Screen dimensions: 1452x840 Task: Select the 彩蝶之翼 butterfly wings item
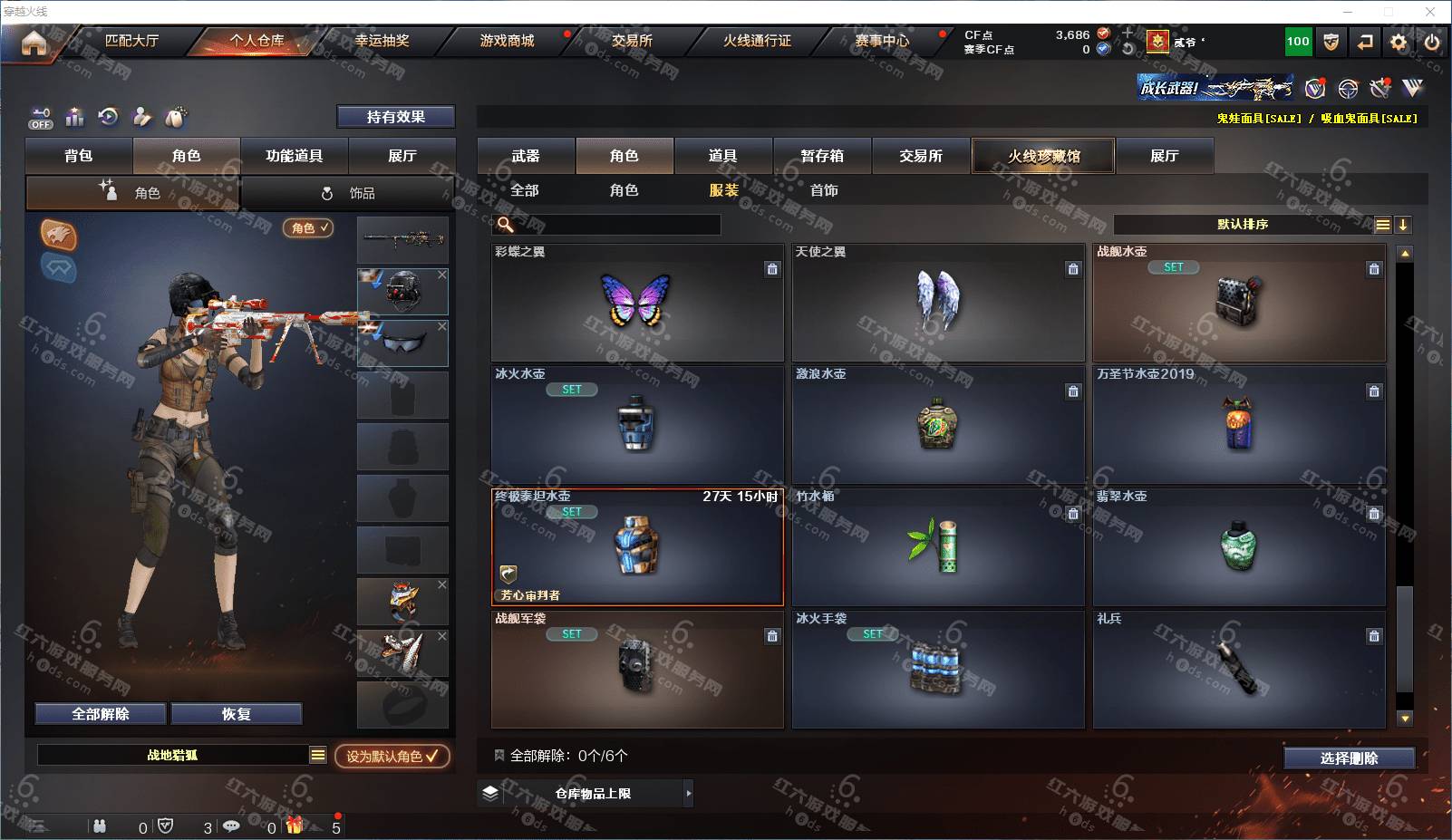tap(636, 302)
